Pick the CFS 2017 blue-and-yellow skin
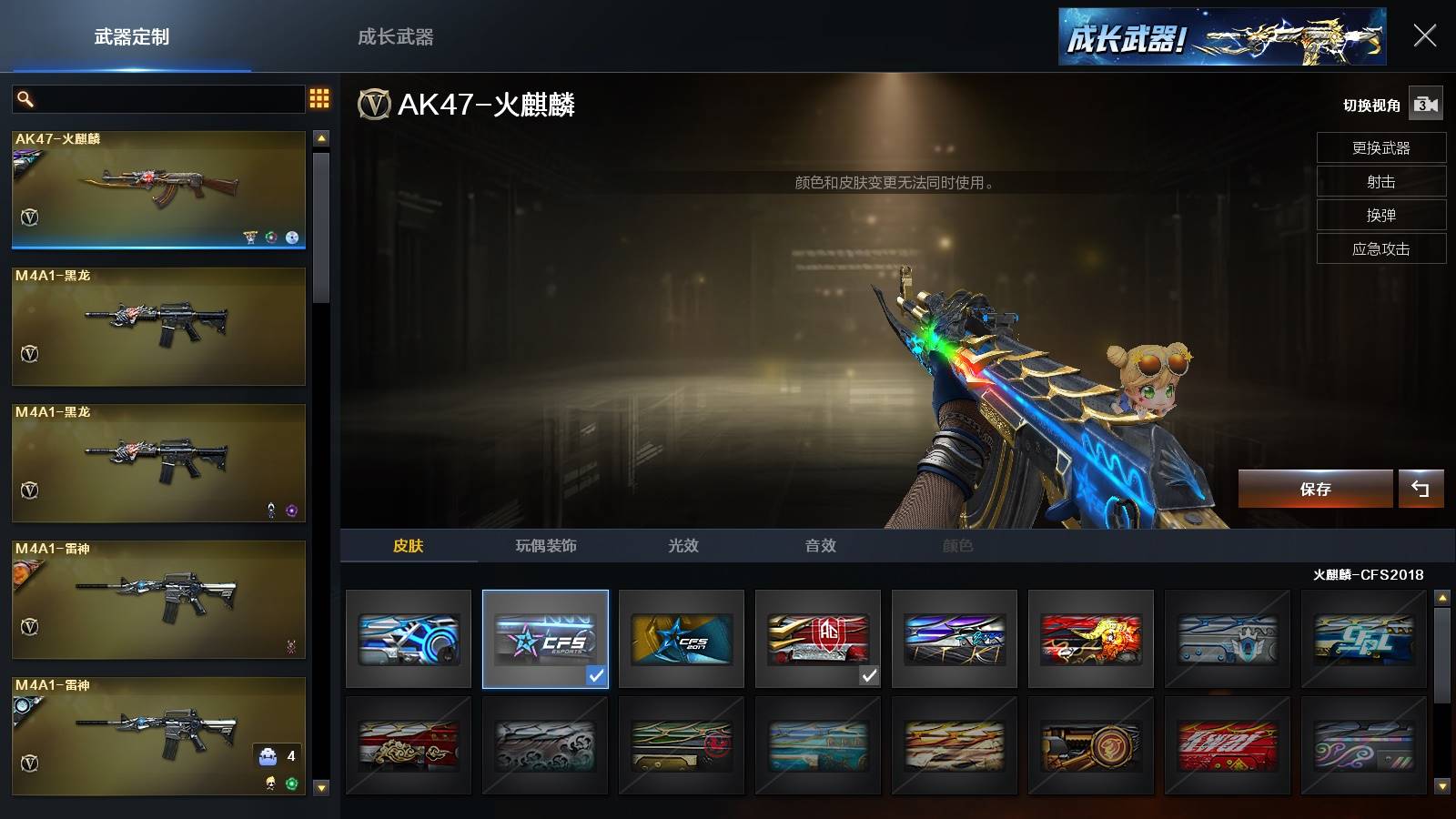Image resolution: width=1456 pixels, height=819 pixels. (682, 639)
